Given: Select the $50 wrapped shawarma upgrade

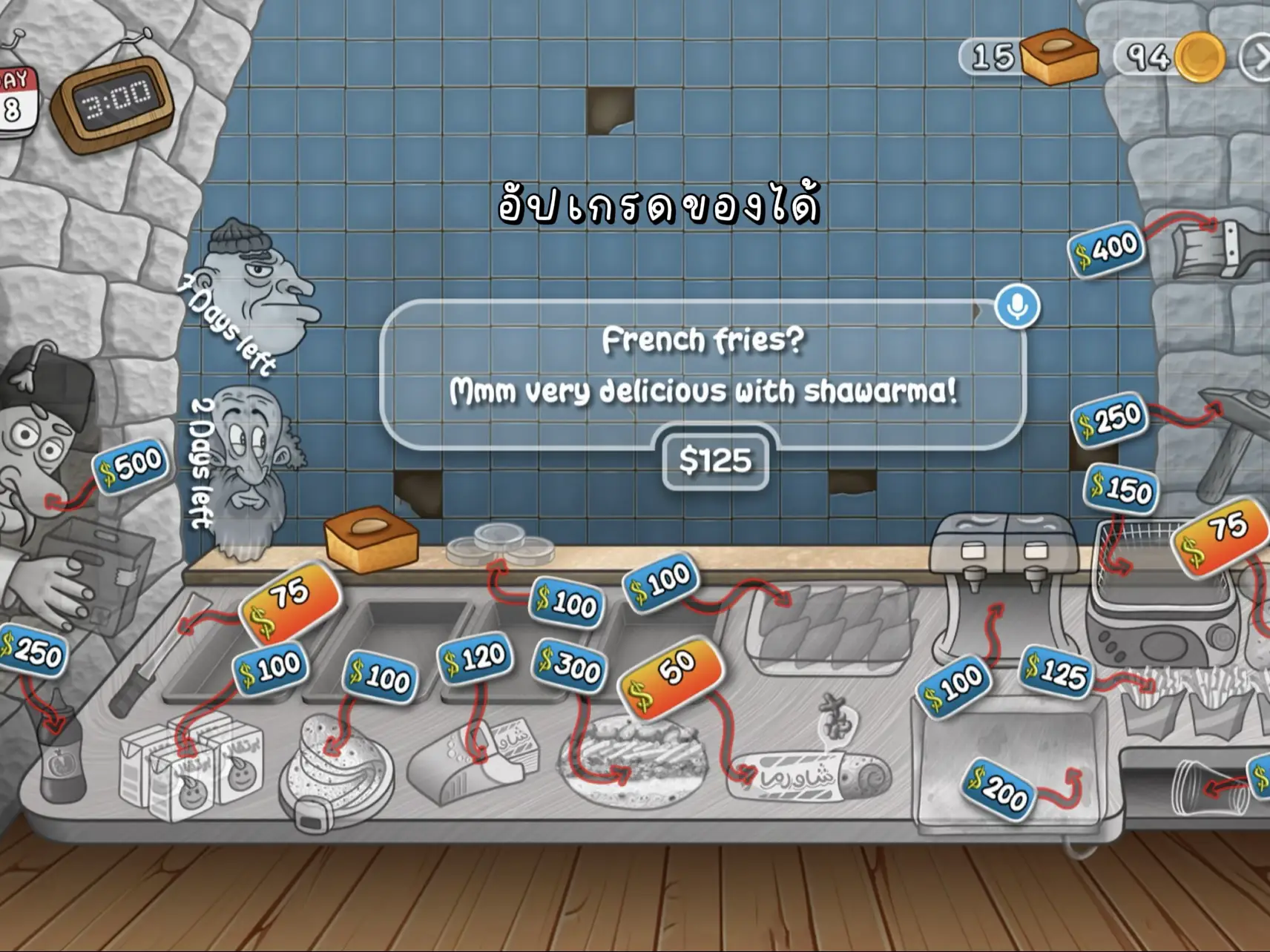Looking at the screenshot, I should [670, 675].
